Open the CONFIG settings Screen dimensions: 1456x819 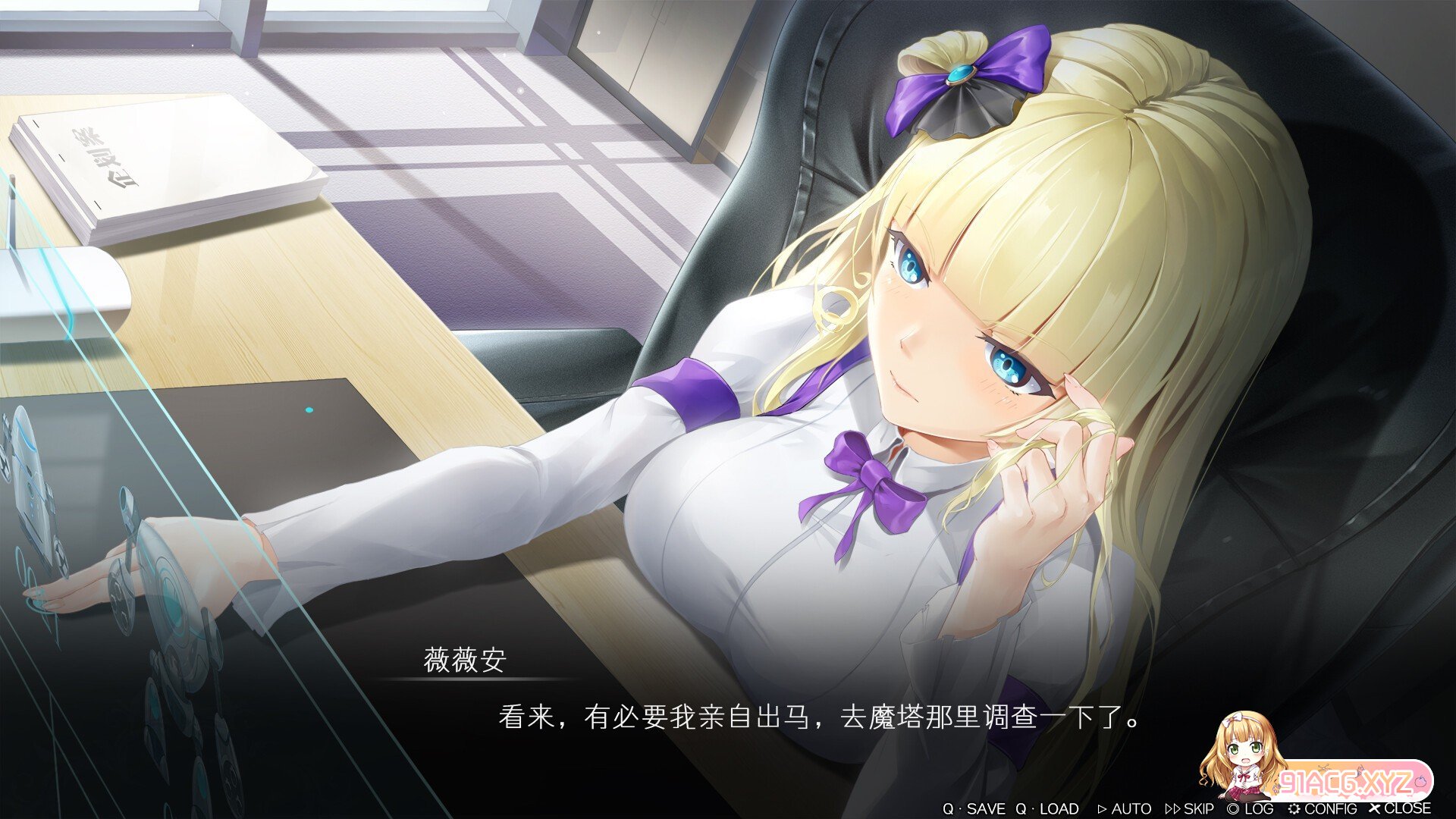(x=1322, y=808)
